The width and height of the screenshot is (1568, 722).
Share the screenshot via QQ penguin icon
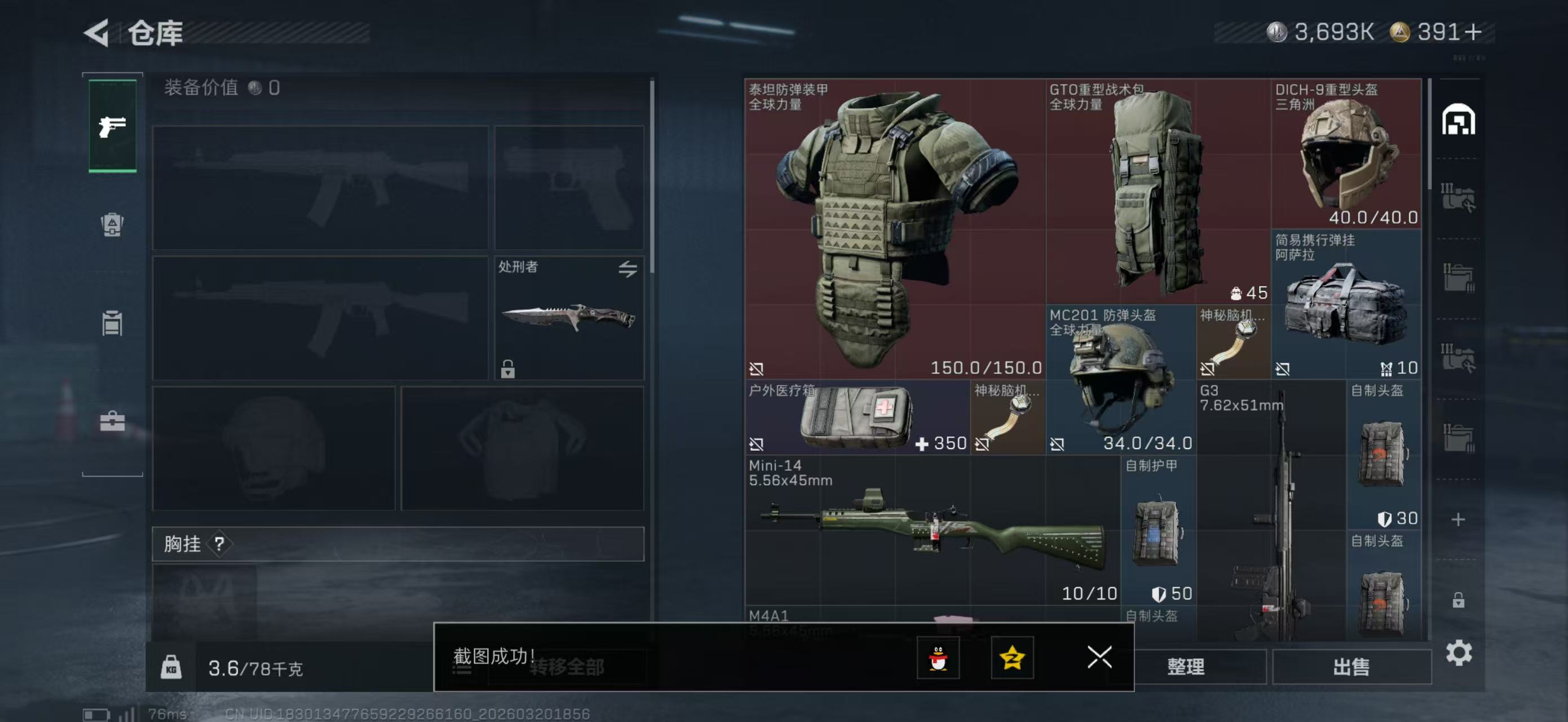pos(938,658)
